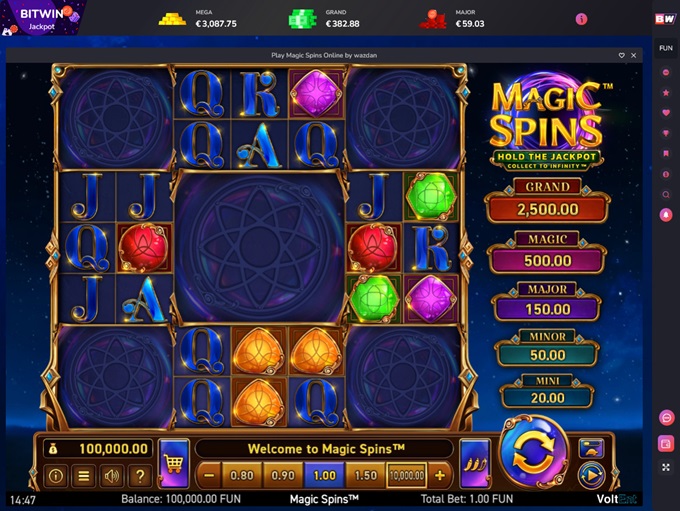Open the chili pepper volatility selector
Viewport: 680px width, 511px height.
(x=474, y=465)
